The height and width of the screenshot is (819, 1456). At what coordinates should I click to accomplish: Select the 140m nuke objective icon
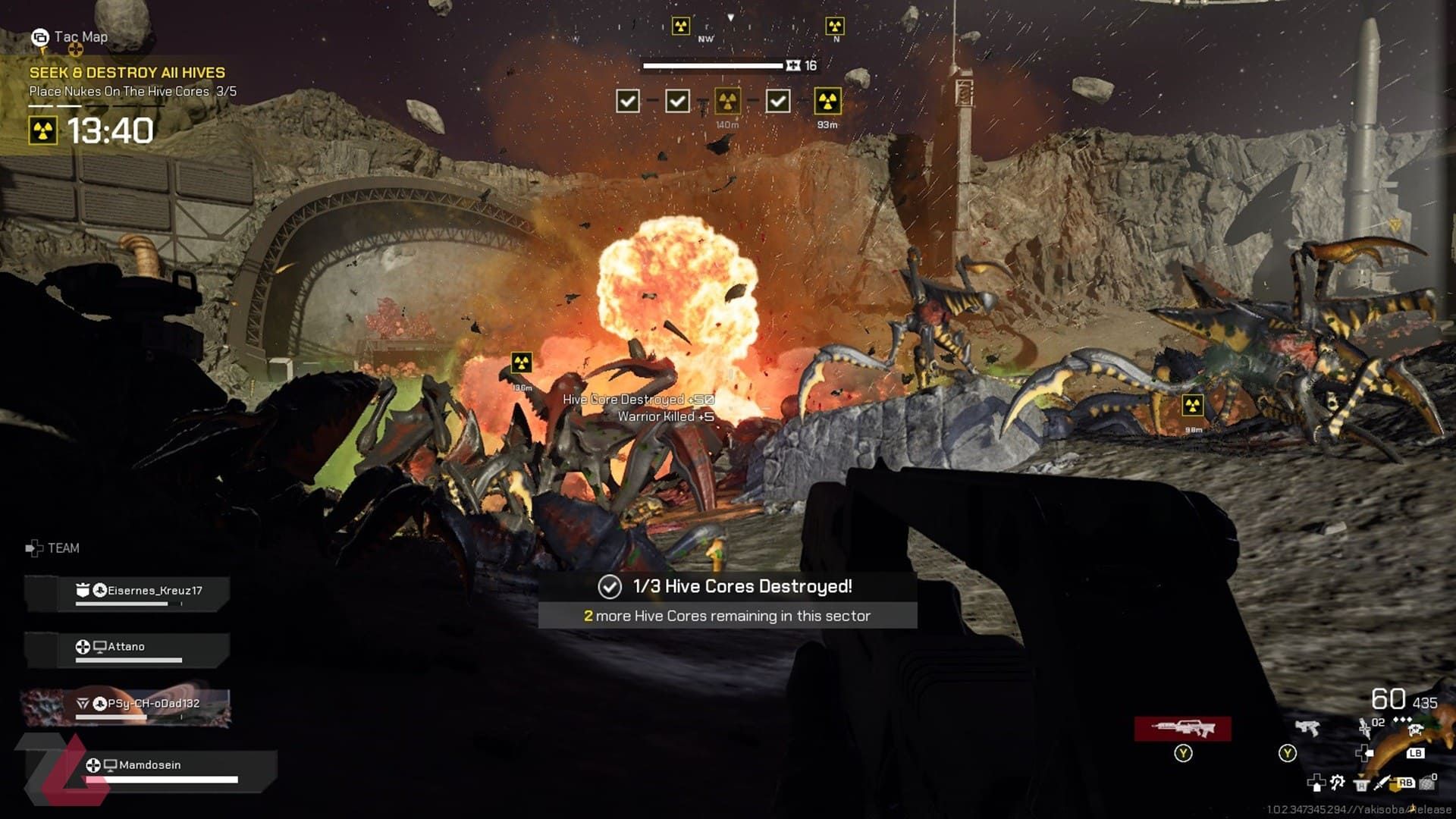coord(727,101)
